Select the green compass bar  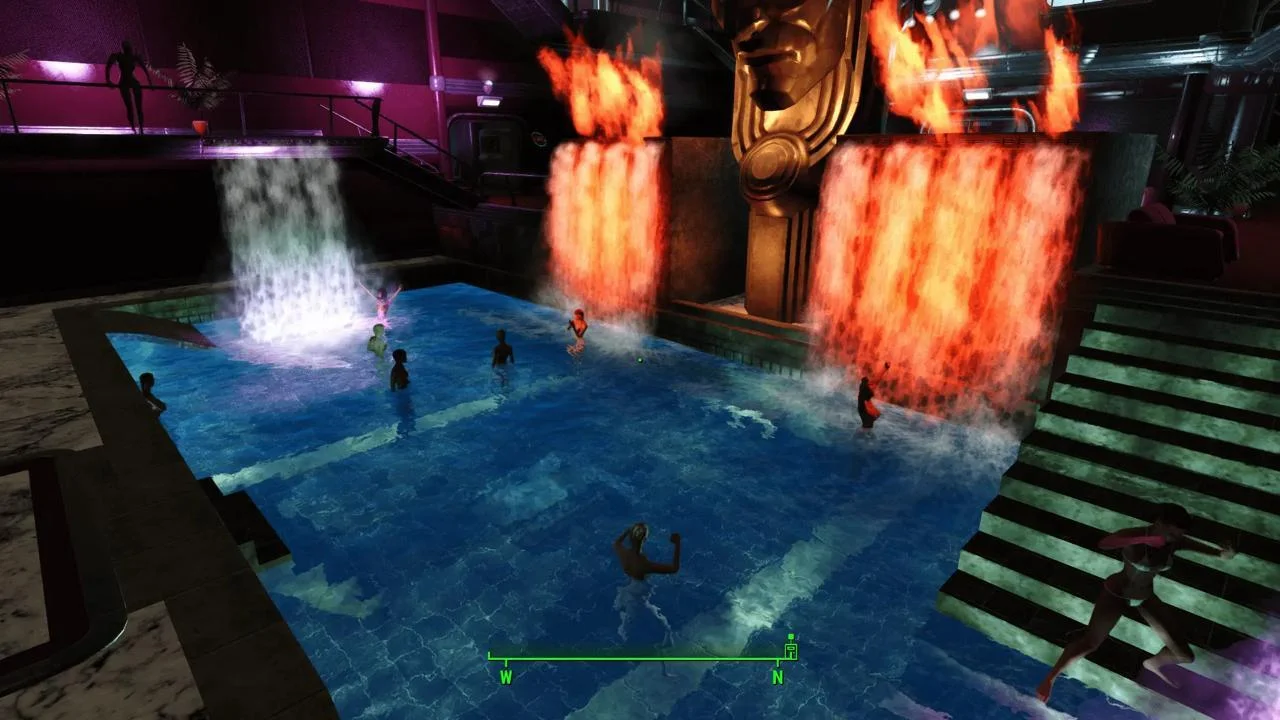point(640,659)
